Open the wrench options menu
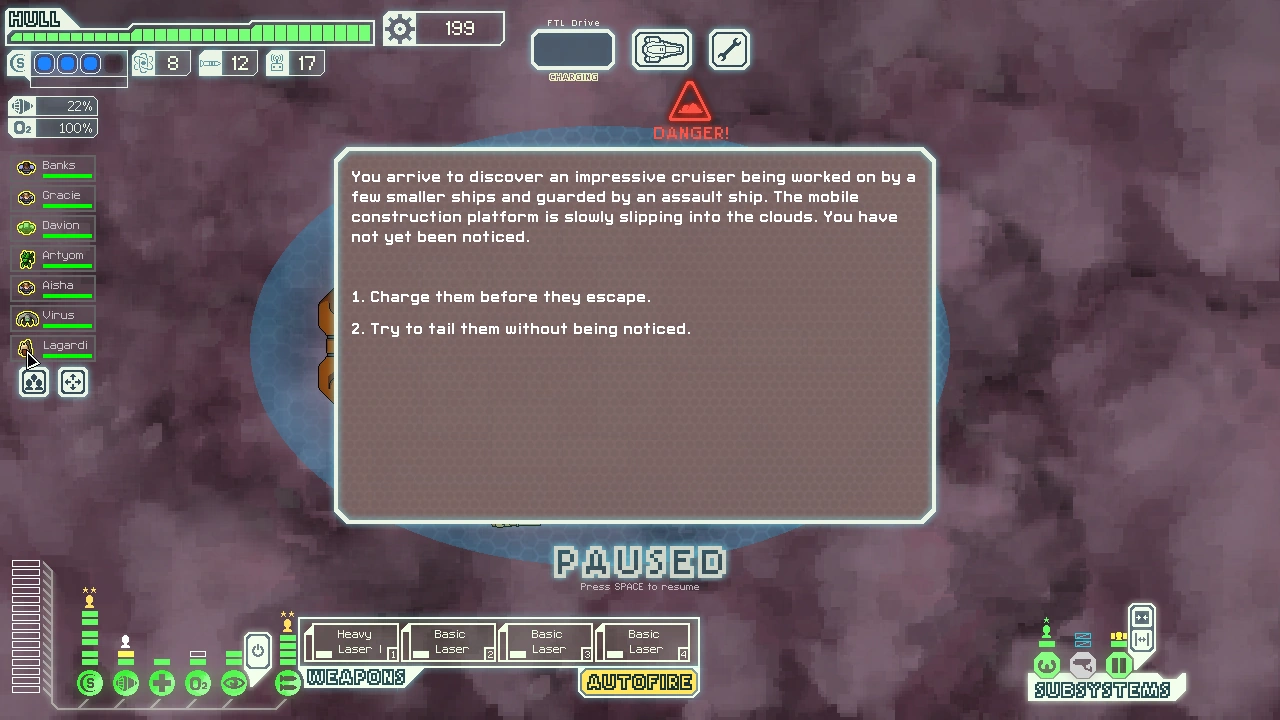 coord(729,50)
